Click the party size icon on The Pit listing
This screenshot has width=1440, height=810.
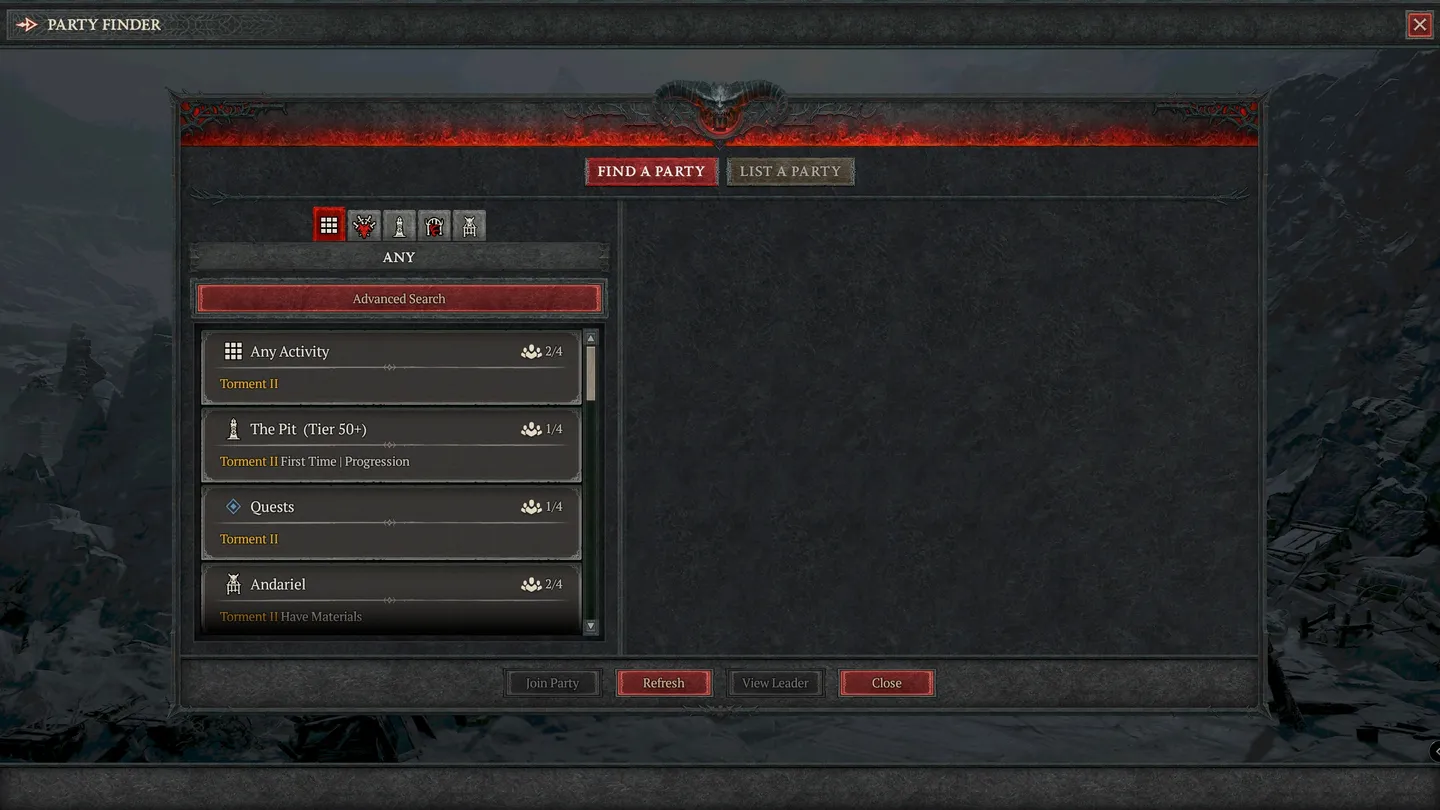coord(531,428)
